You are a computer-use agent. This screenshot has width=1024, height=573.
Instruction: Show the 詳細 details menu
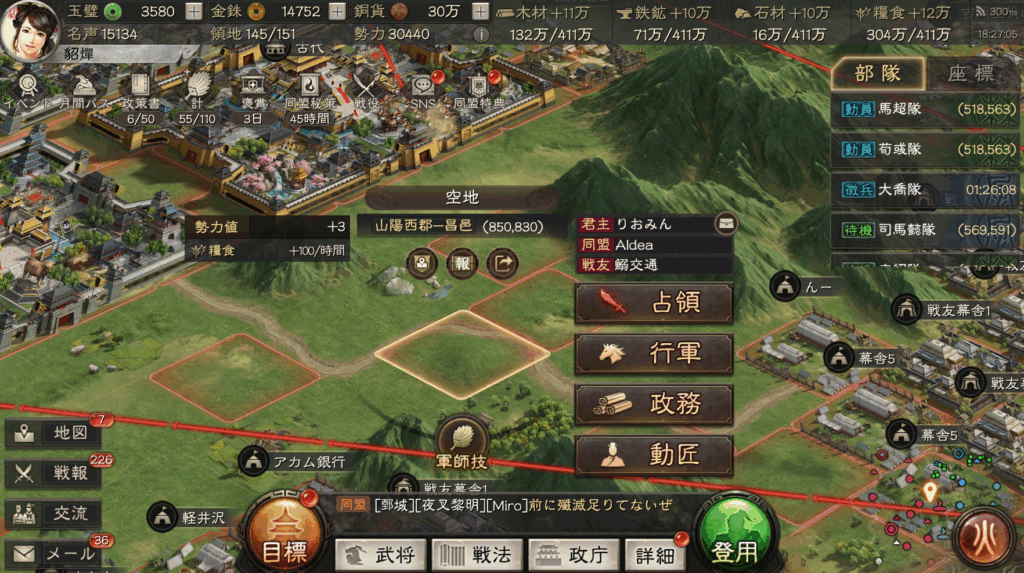(654, 555)
